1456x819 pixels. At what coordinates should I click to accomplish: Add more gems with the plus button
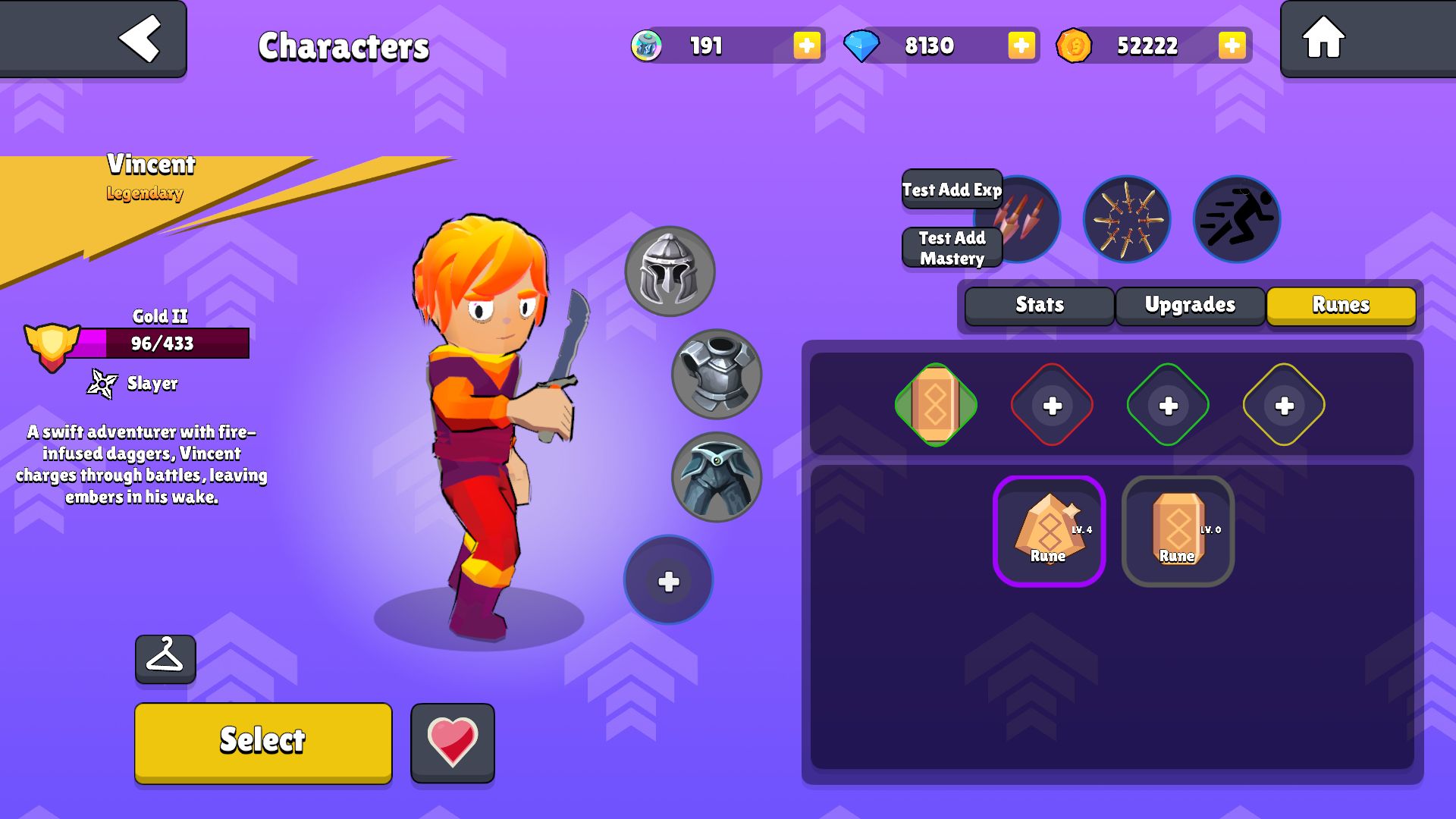point(1021,45)
